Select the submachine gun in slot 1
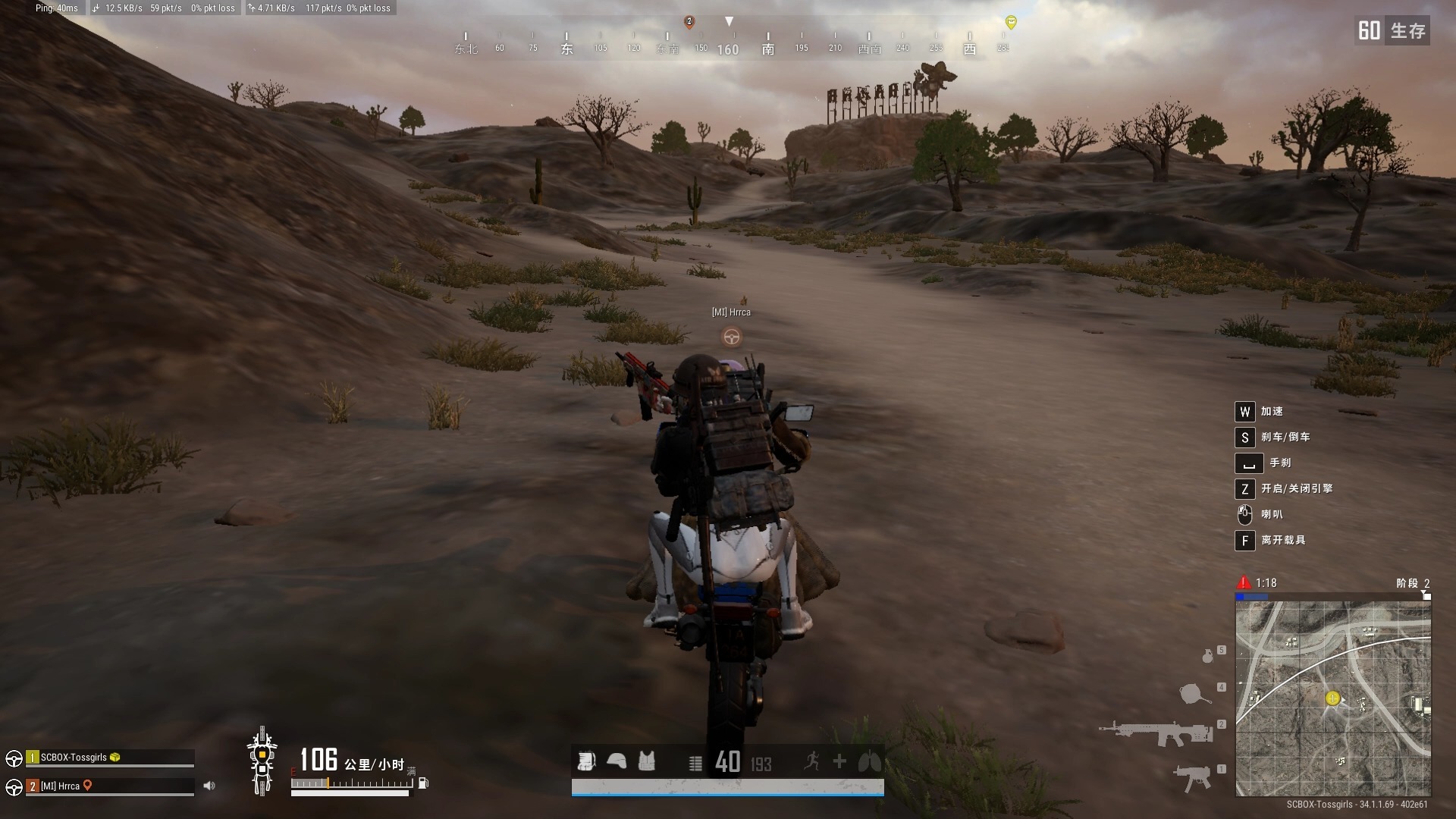Screen dimensions: 1456x819 pyautogui.click(x=1192, y=777)
